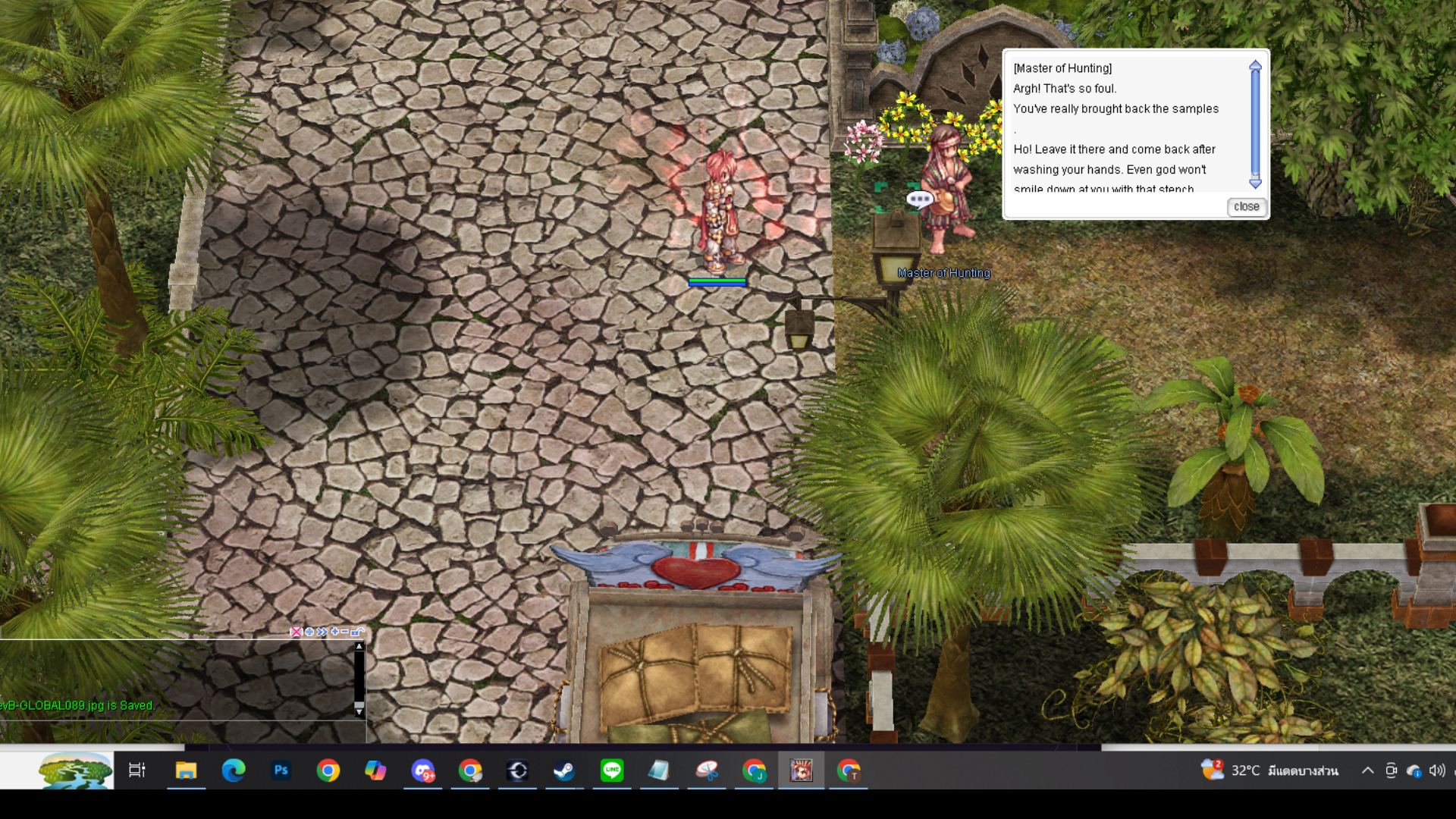The width and height of the screenshot is (1456, 819).
Task: Click the double-arrow chat window icon
Action: [322, 632]
